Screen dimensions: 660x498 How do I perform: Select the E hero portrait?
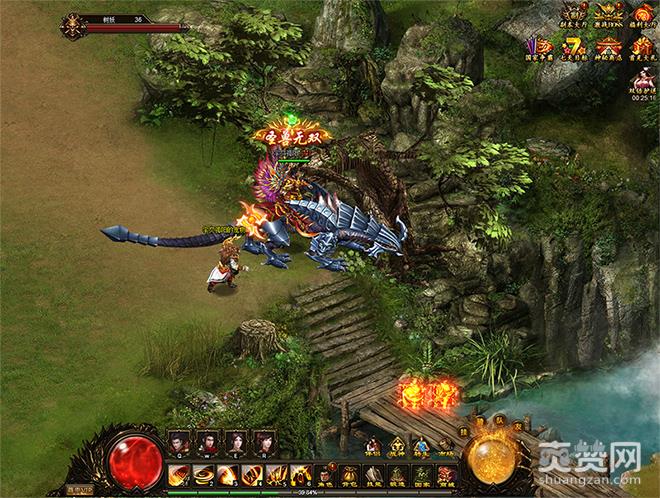point(237,441)
